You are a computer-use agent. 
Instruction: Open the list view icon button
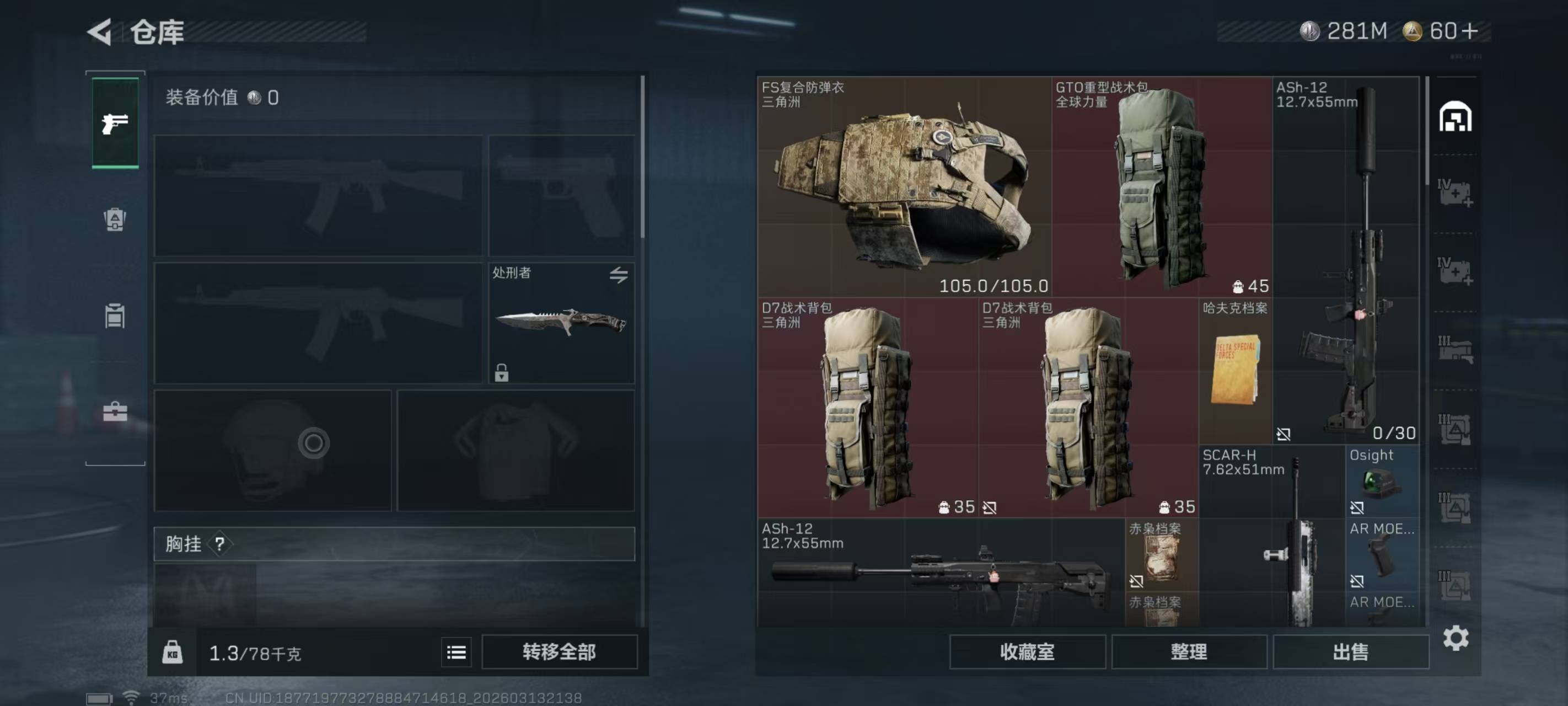(x=456, y=652)
